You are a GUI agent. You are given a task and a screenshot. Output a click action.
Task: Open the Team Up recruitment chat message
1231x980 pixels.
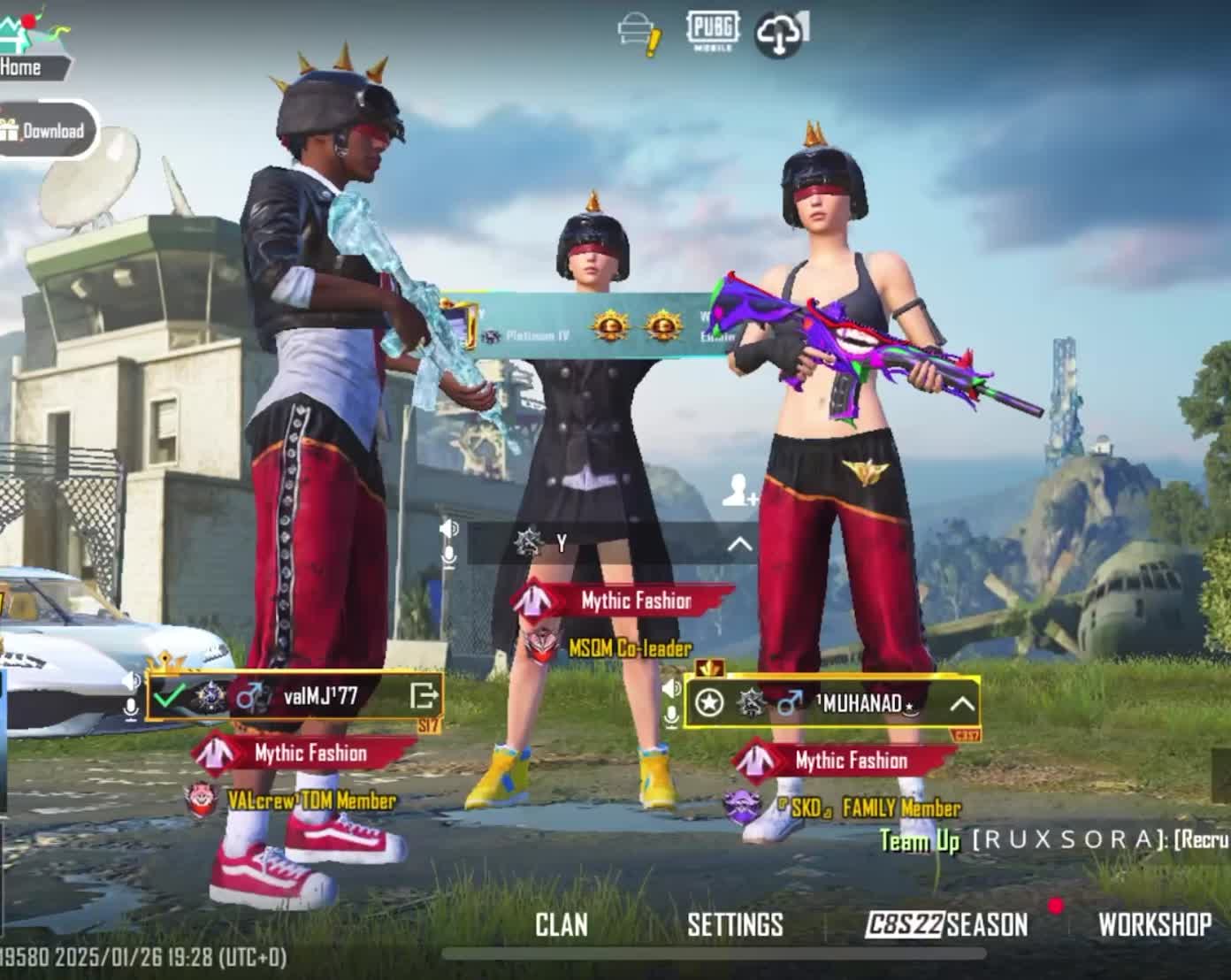point(1052,839)
